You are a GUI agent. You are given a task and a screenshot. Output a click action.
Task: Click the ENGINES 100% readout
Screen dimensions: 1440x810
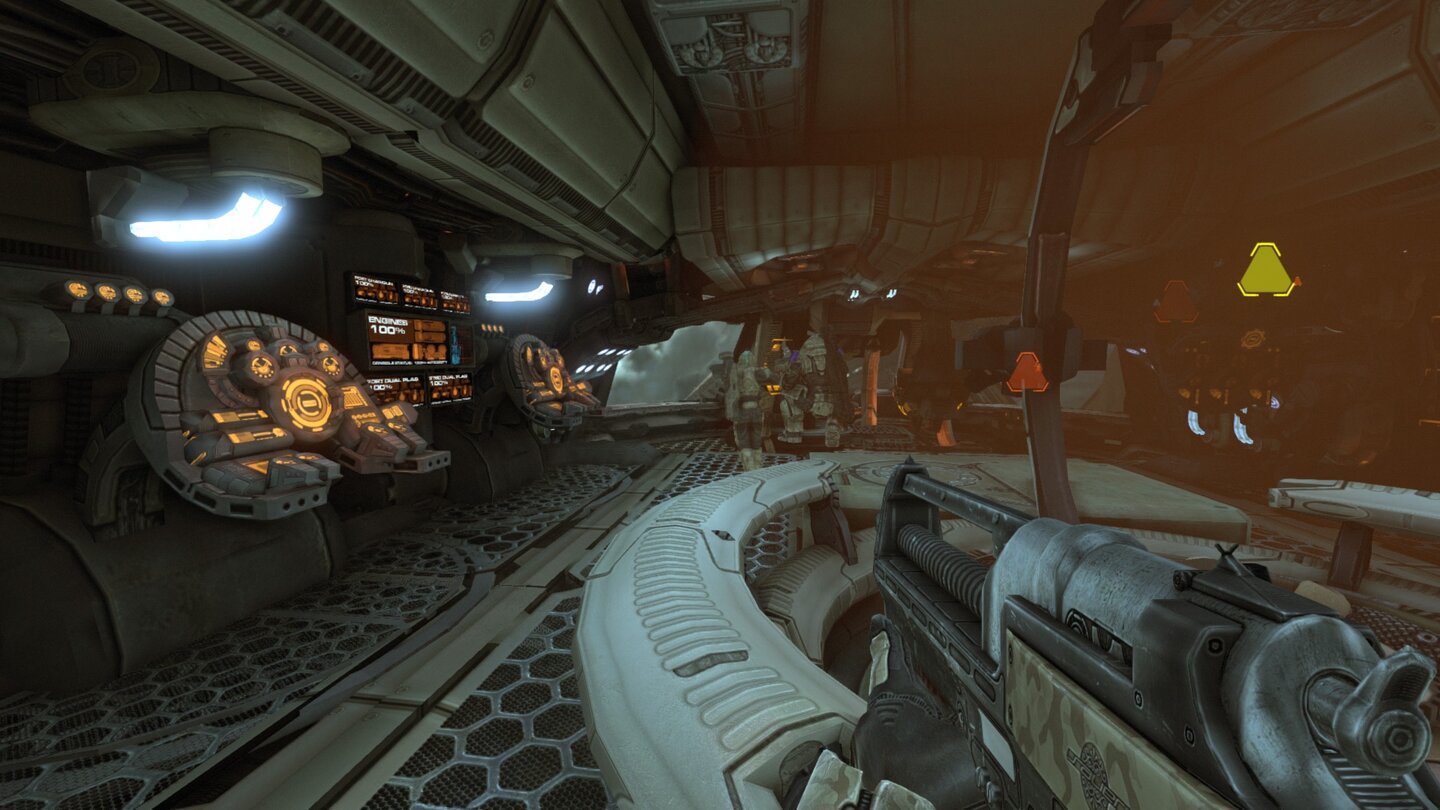point(385,327)
